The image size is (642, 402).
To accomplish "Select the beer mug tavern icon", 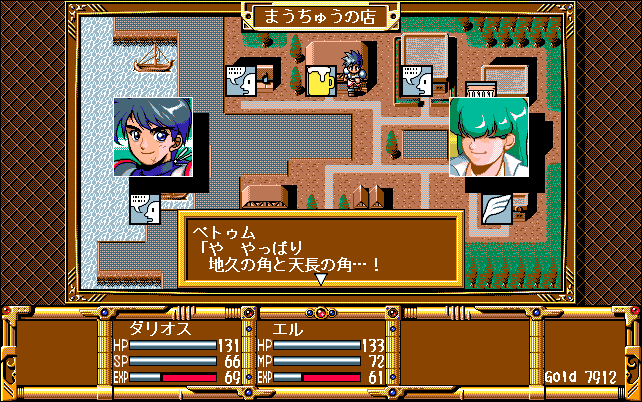I will (x=322, y=81).
